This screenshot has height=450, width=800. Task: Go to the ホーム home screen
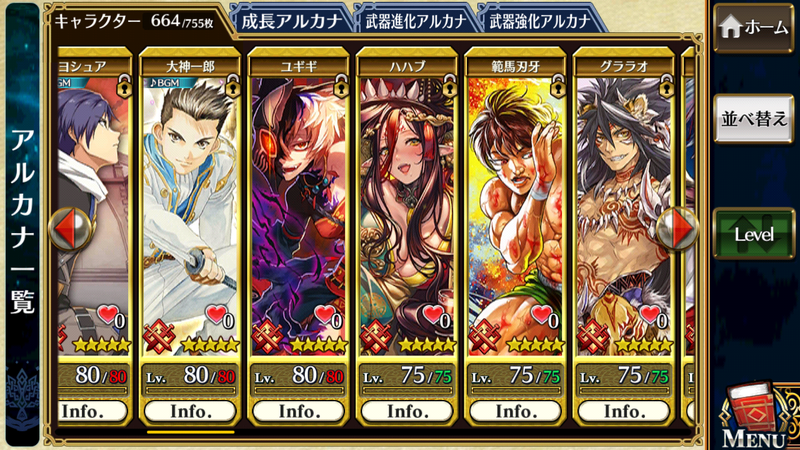[754, 28]
